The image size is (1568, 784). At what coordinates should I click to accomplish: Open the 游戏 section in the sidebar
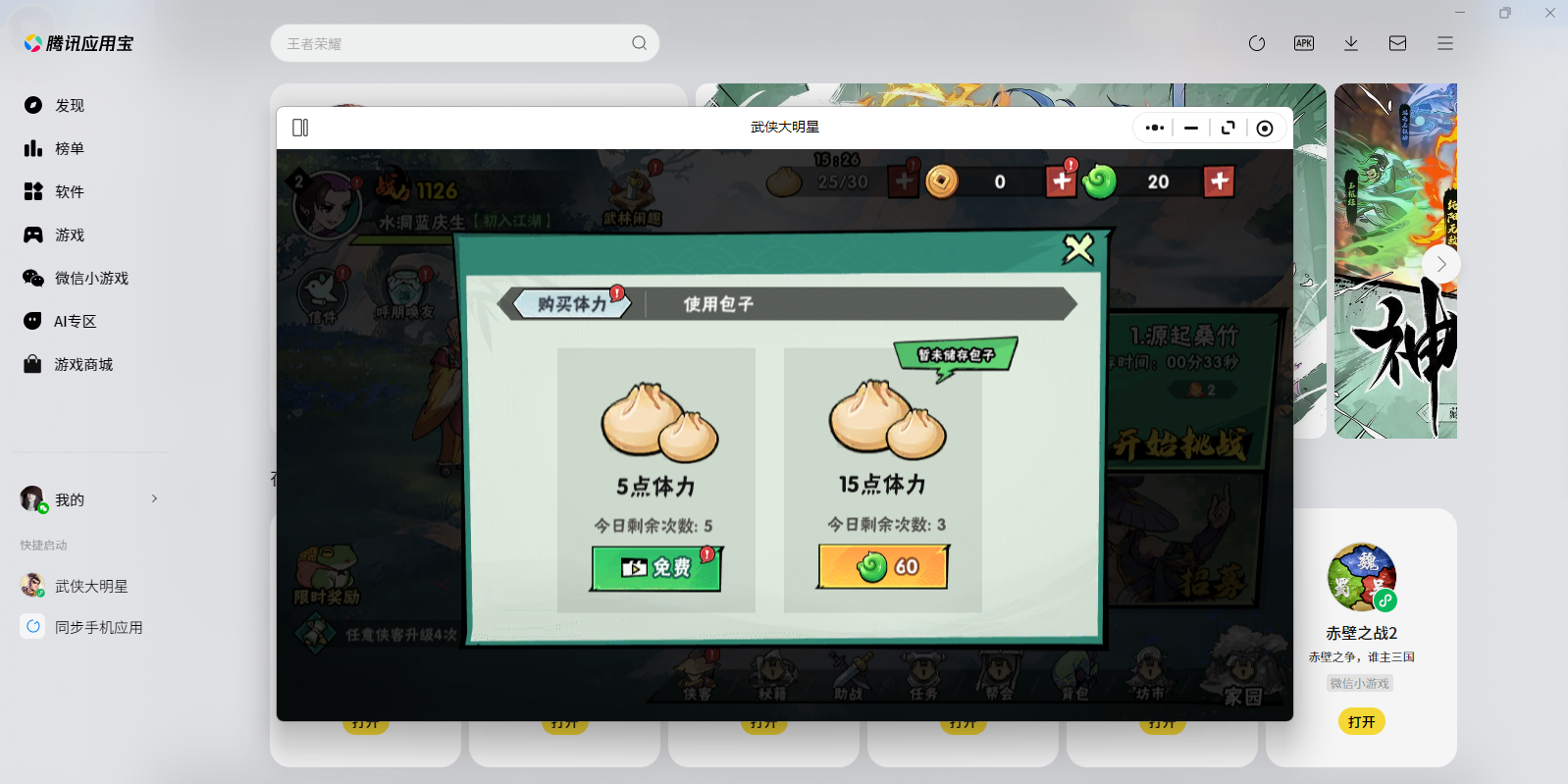pyautogui.click(x=69, y=235)
